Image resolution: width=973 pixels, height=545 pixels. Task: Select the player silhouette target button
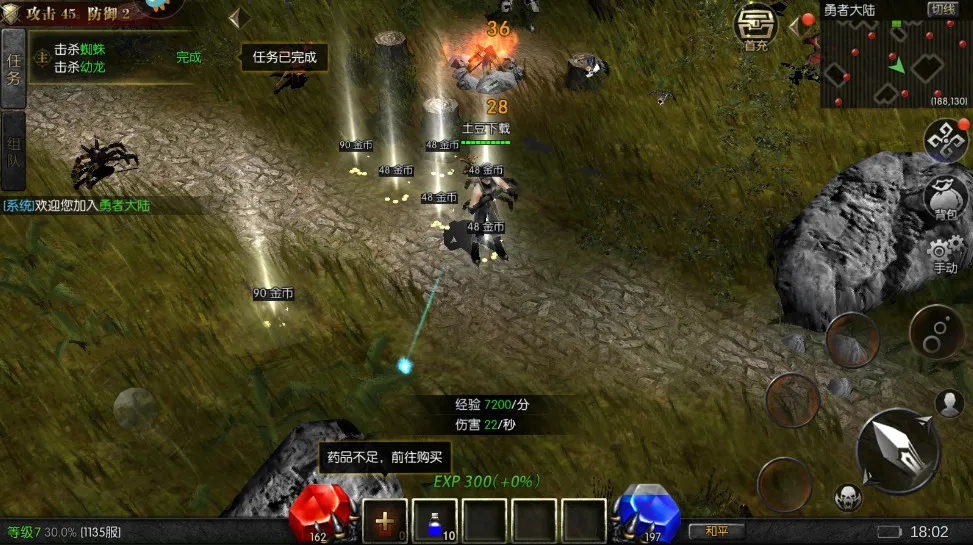[x=949, y=402]
